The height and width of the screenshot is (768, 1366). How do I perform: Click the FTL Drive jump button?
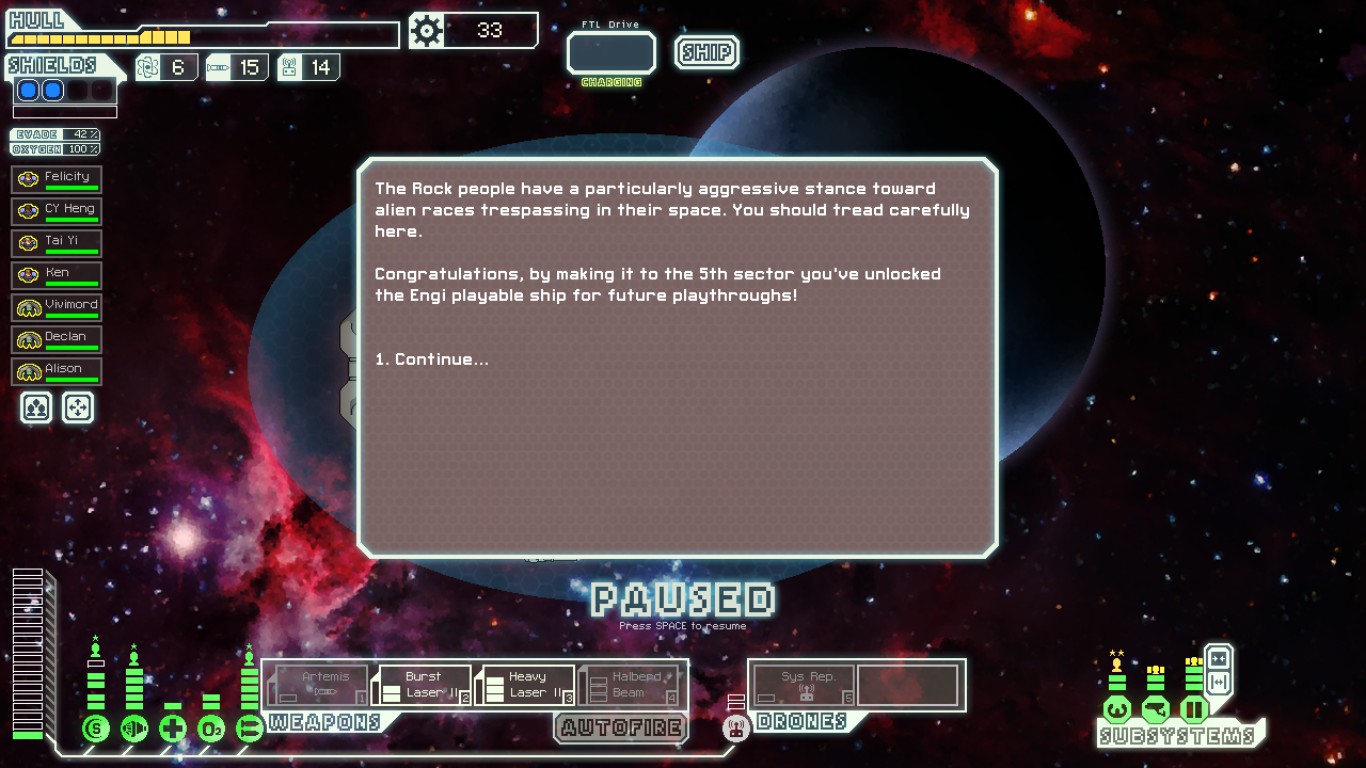(x=611, y=54)
